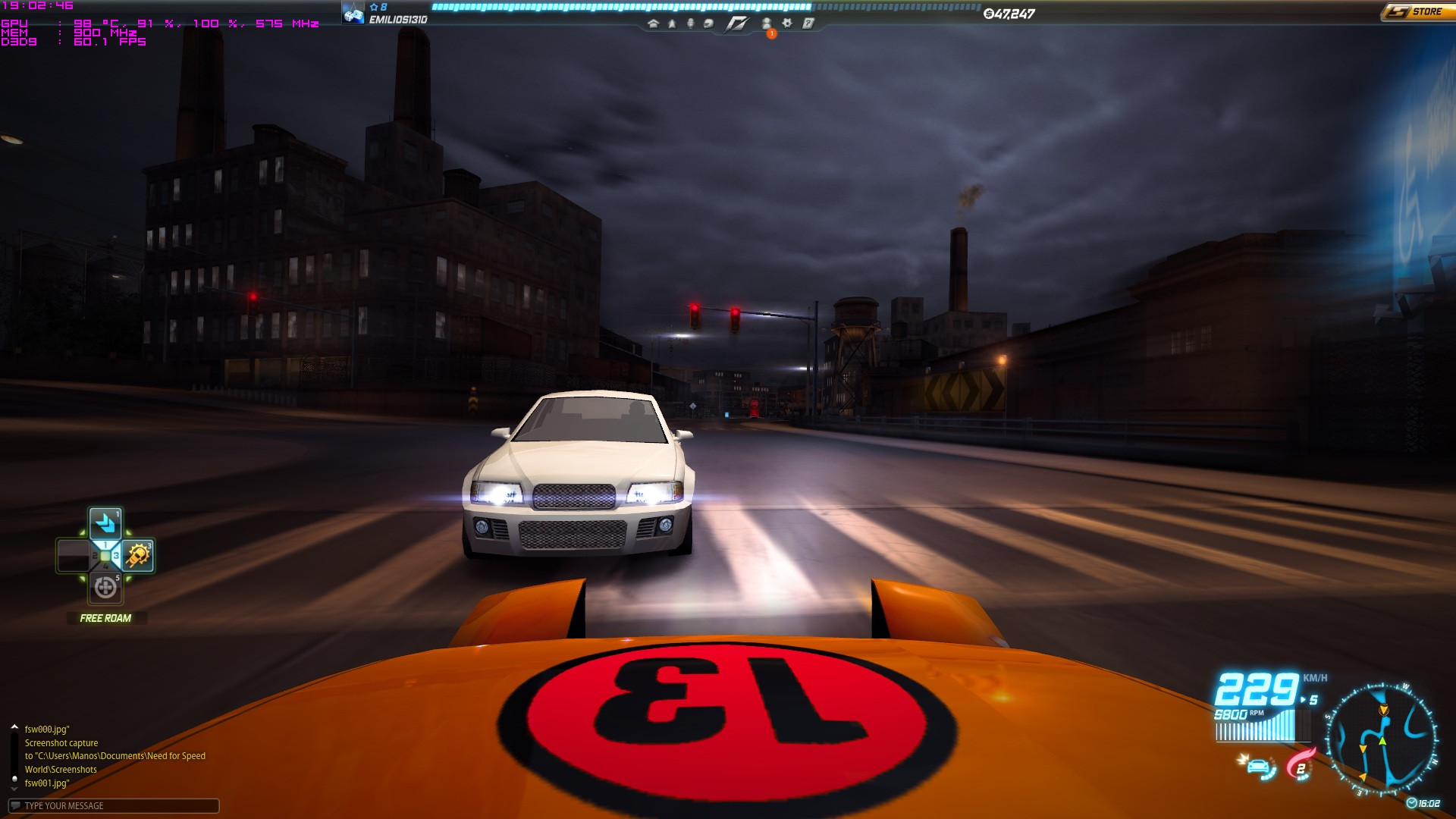Activate the repair powerup in slot 5

105,588
